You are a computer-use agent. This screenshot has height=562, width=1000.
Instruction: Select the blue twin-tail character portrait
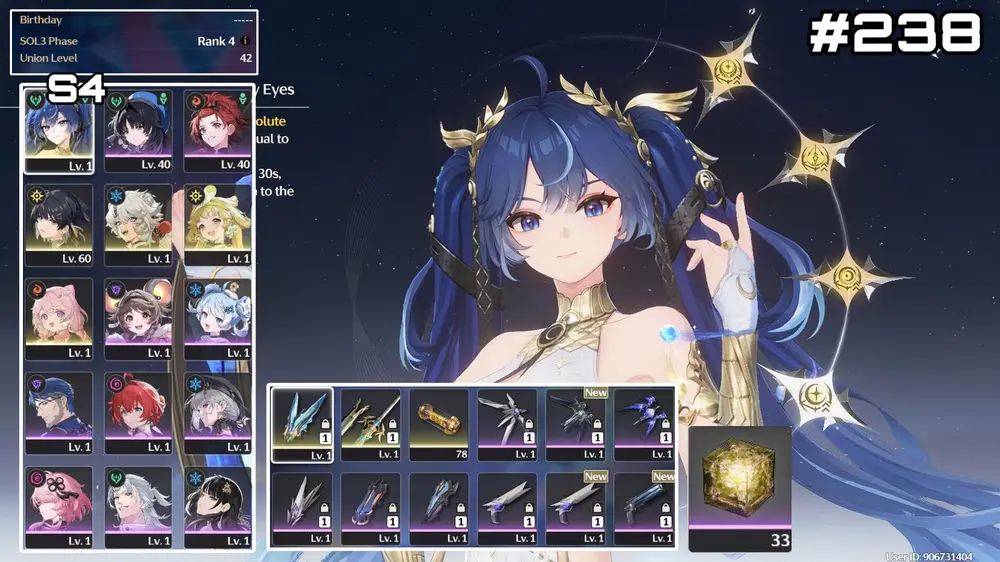[x=59, y=131]
